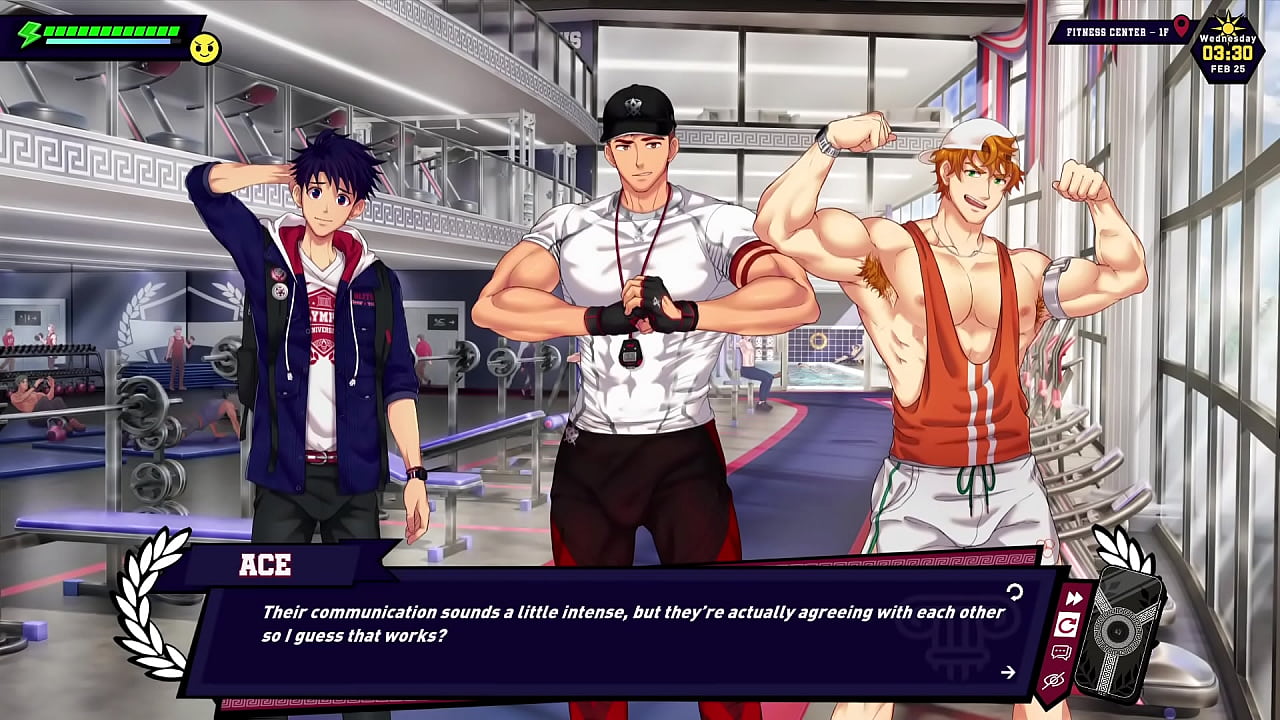The width and height of the screenshot is (1280, 720).
Task: Advance the dialogue with the arrow
Action: point(1007,672)
